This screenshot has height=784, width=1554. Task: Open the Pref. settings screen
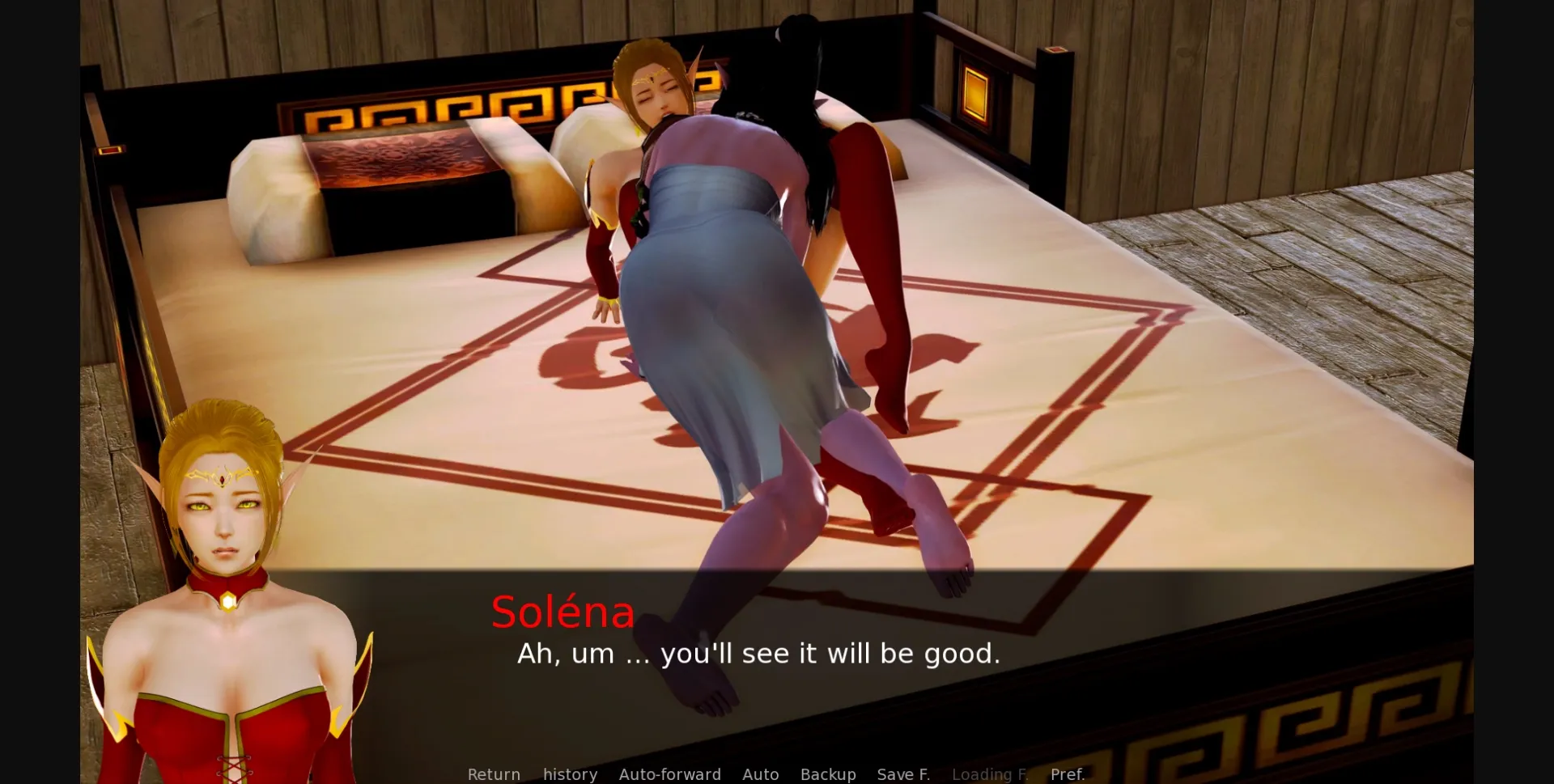(x=1068, y=774)
